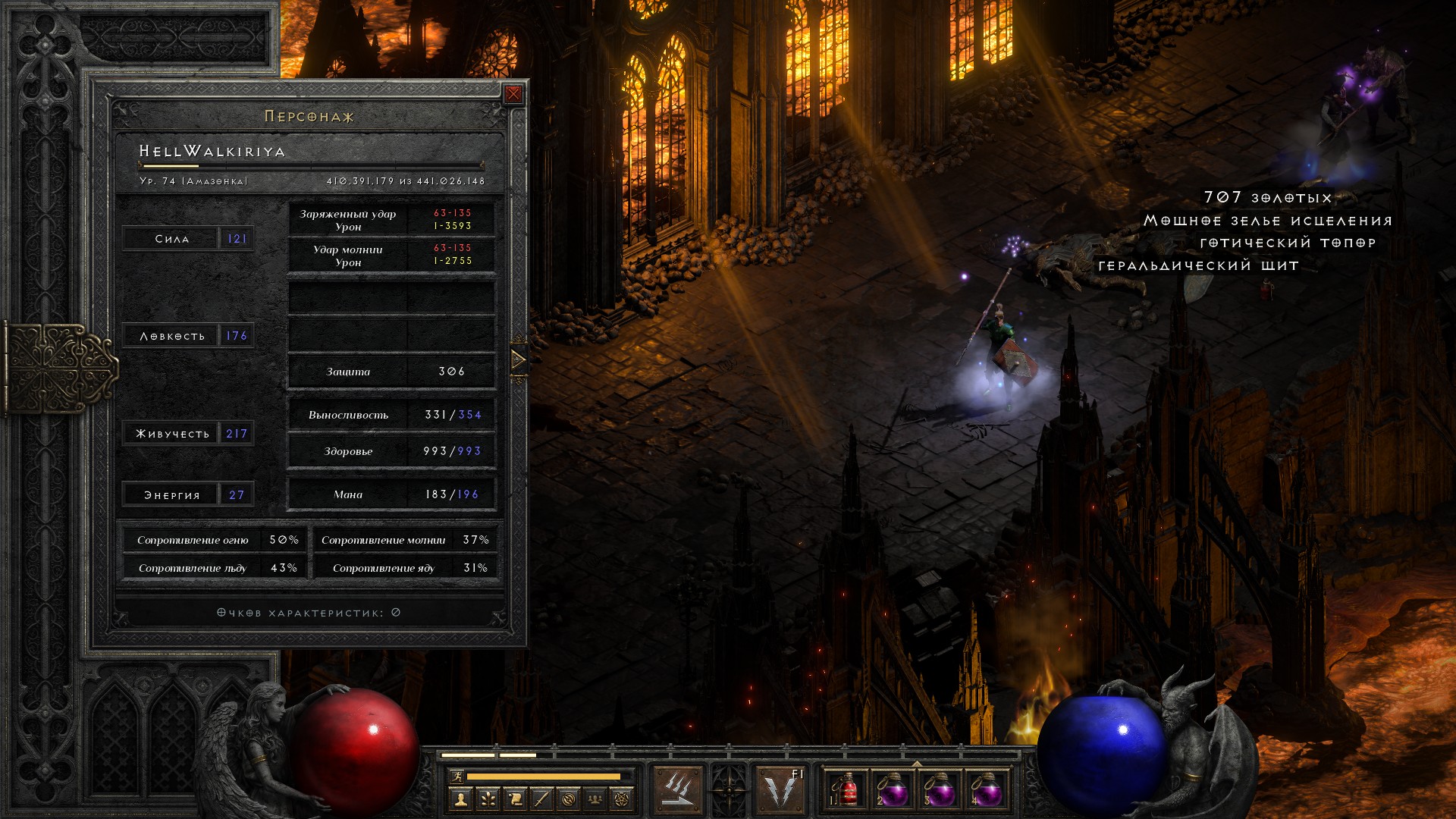Open the party screen icon
Image resolution: width=1456 pixels, height=819 pixels.
click(595, 799)
